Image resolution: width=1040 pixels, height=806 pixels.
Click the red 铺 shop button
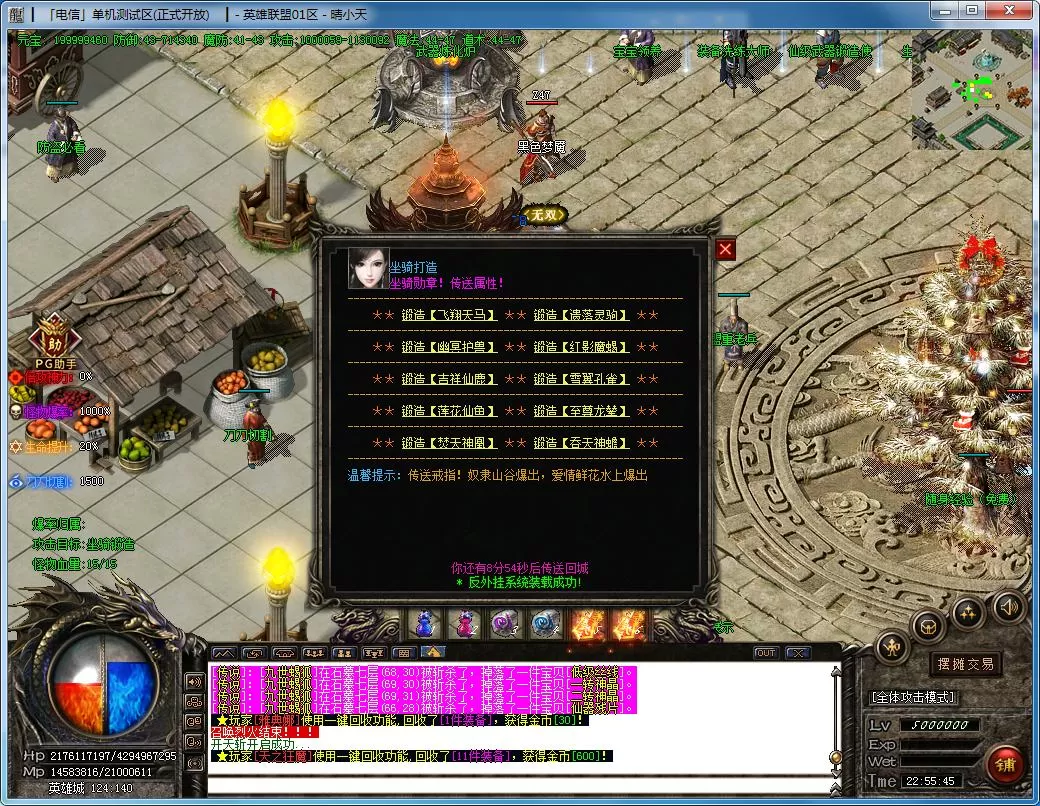[x=1004, y=765]
